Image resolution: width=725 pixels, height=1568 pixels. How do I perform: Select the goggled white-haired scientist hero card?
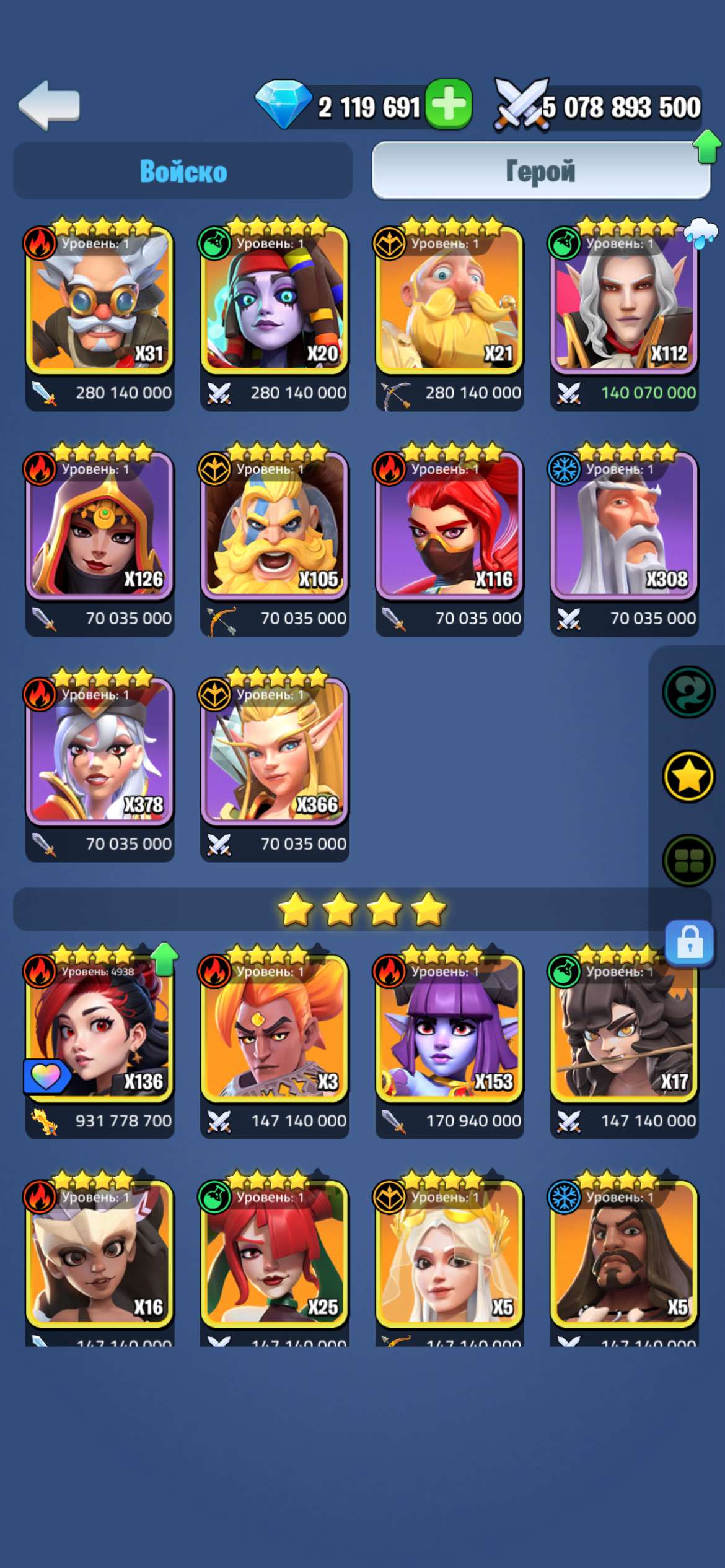99,300
